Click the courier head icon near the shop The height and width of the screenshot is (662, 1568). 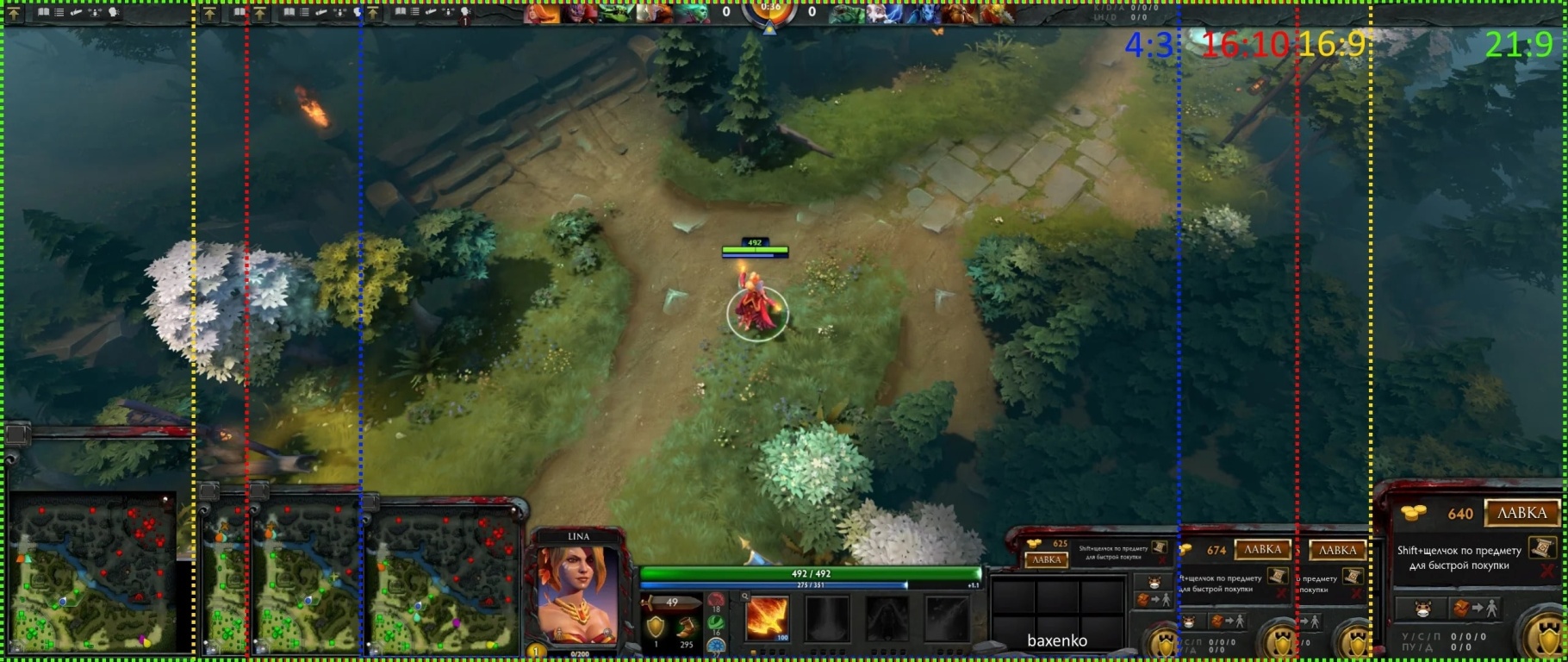1424,607
